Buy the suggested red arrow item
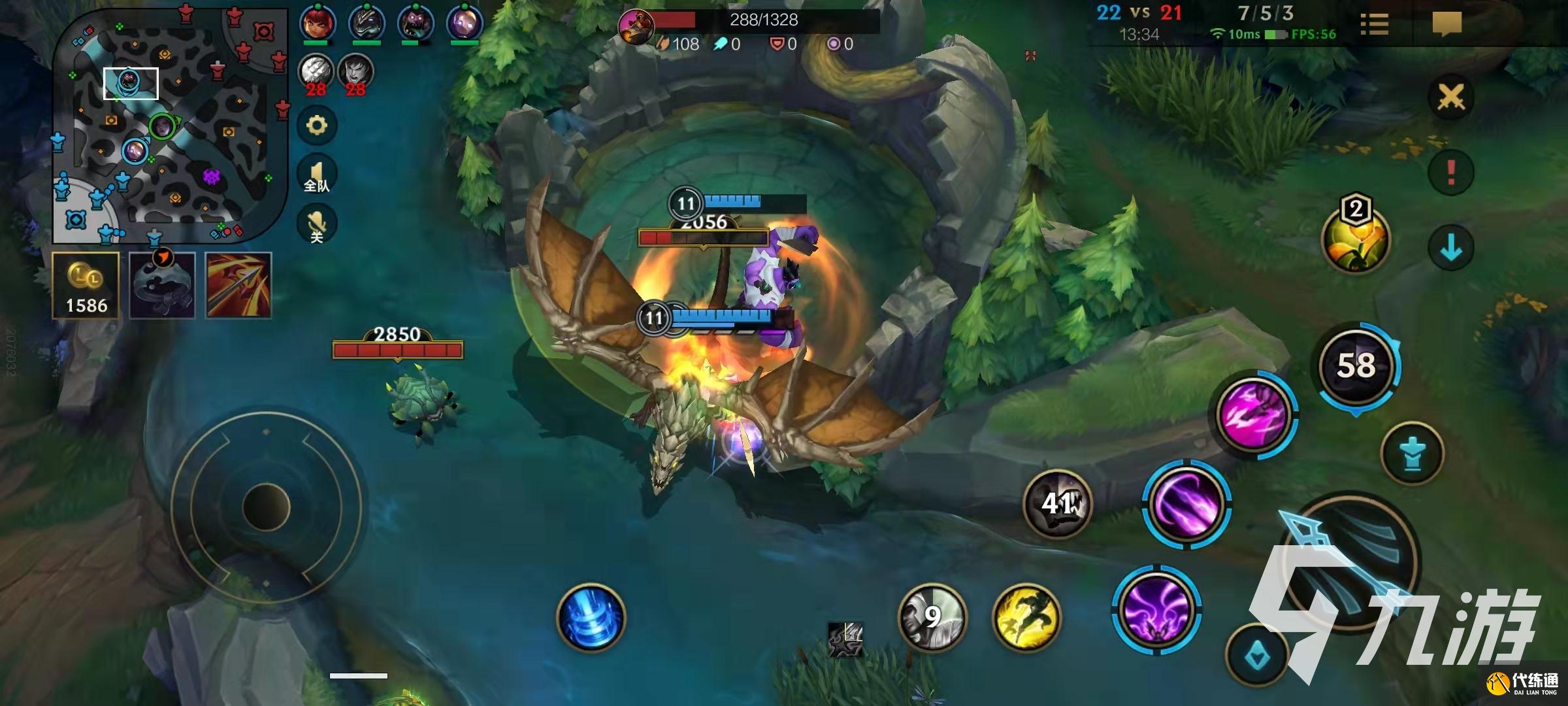The height and width of the screenshot is (706, 1568). point(238,286)
